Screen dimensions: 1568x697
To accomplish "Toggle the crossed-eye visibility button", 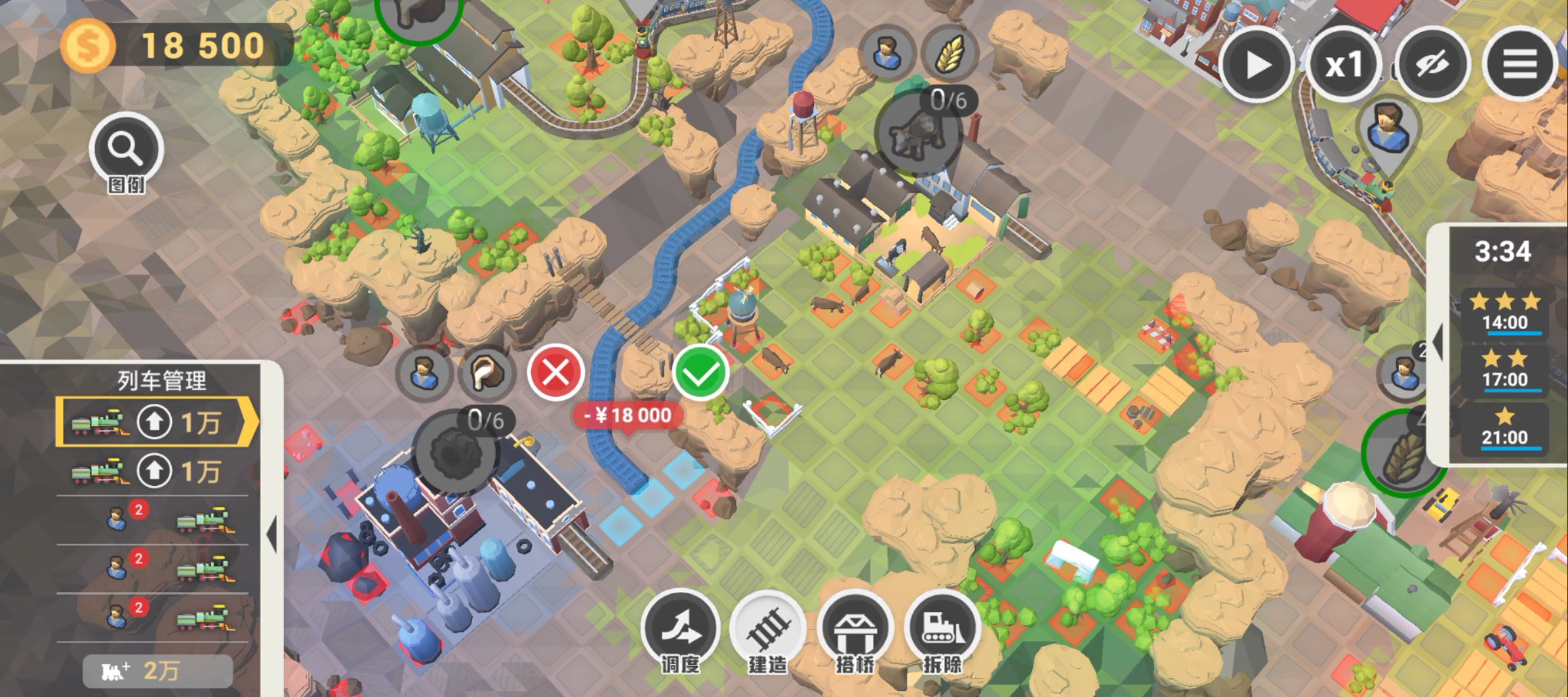I will pyautogui.click(x=1432, y=65).
